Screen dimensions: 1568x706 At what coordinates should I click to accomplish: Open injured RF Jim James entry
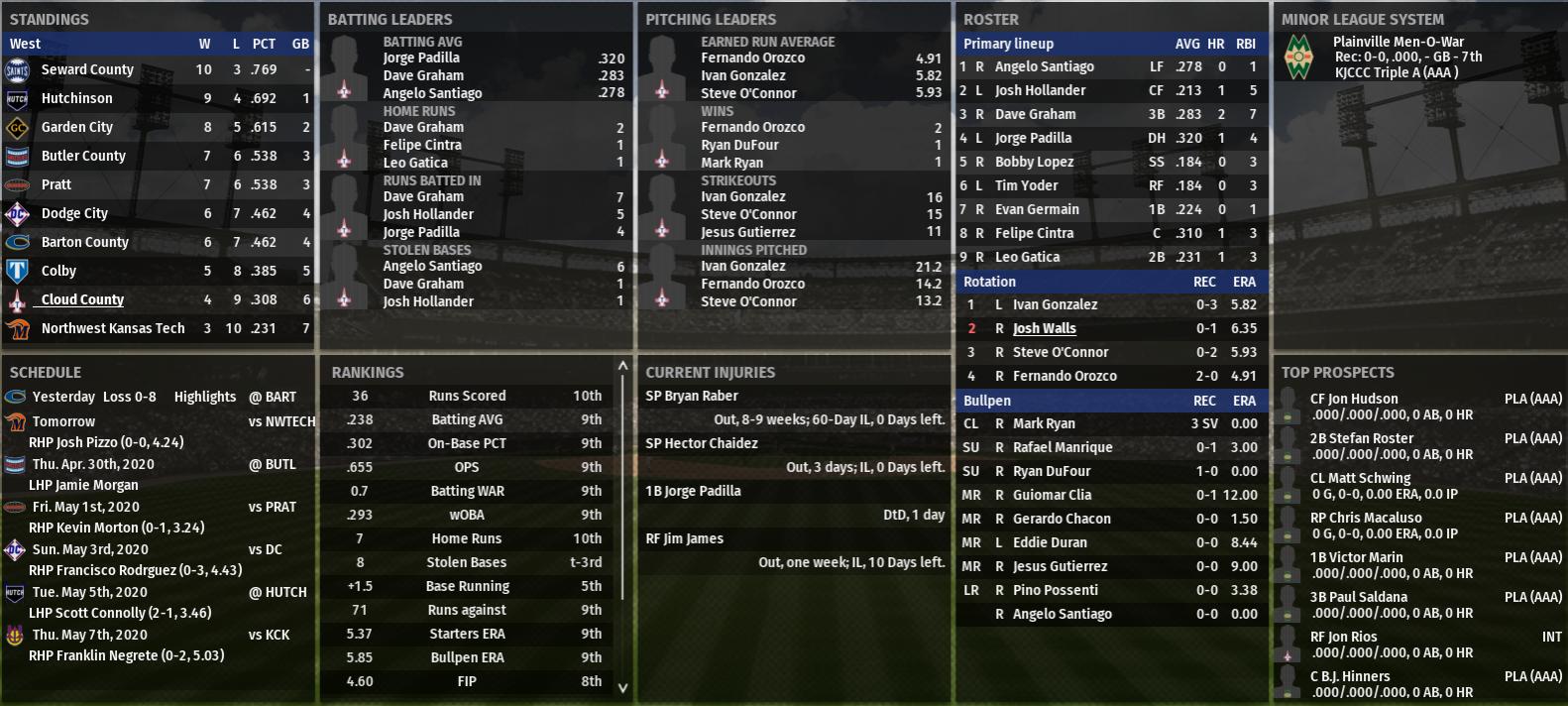tap(685, 538)
